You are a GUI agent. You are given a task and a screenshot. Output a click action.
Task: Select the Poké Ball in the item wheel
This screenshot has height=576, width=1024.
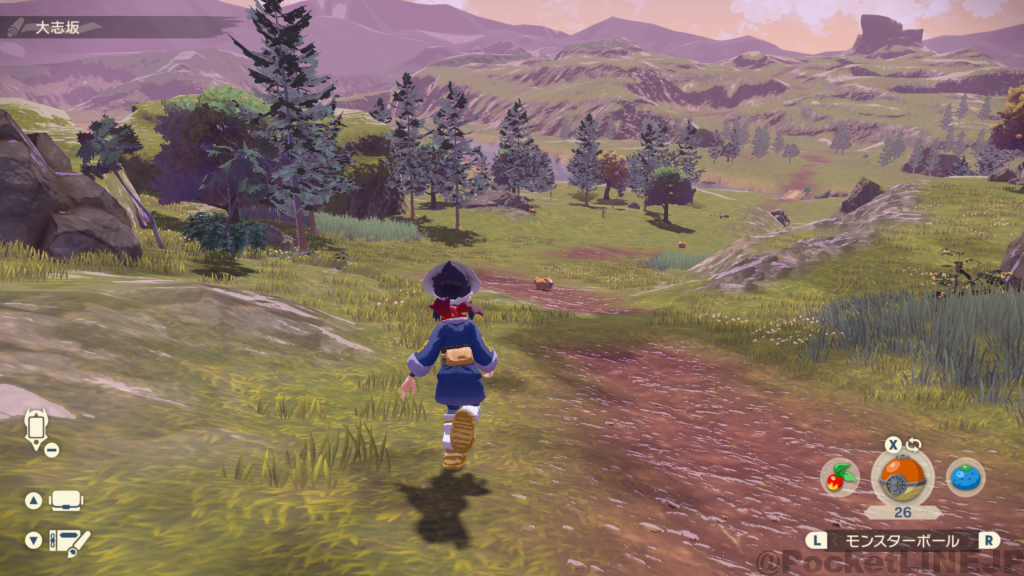click(902, 477)
